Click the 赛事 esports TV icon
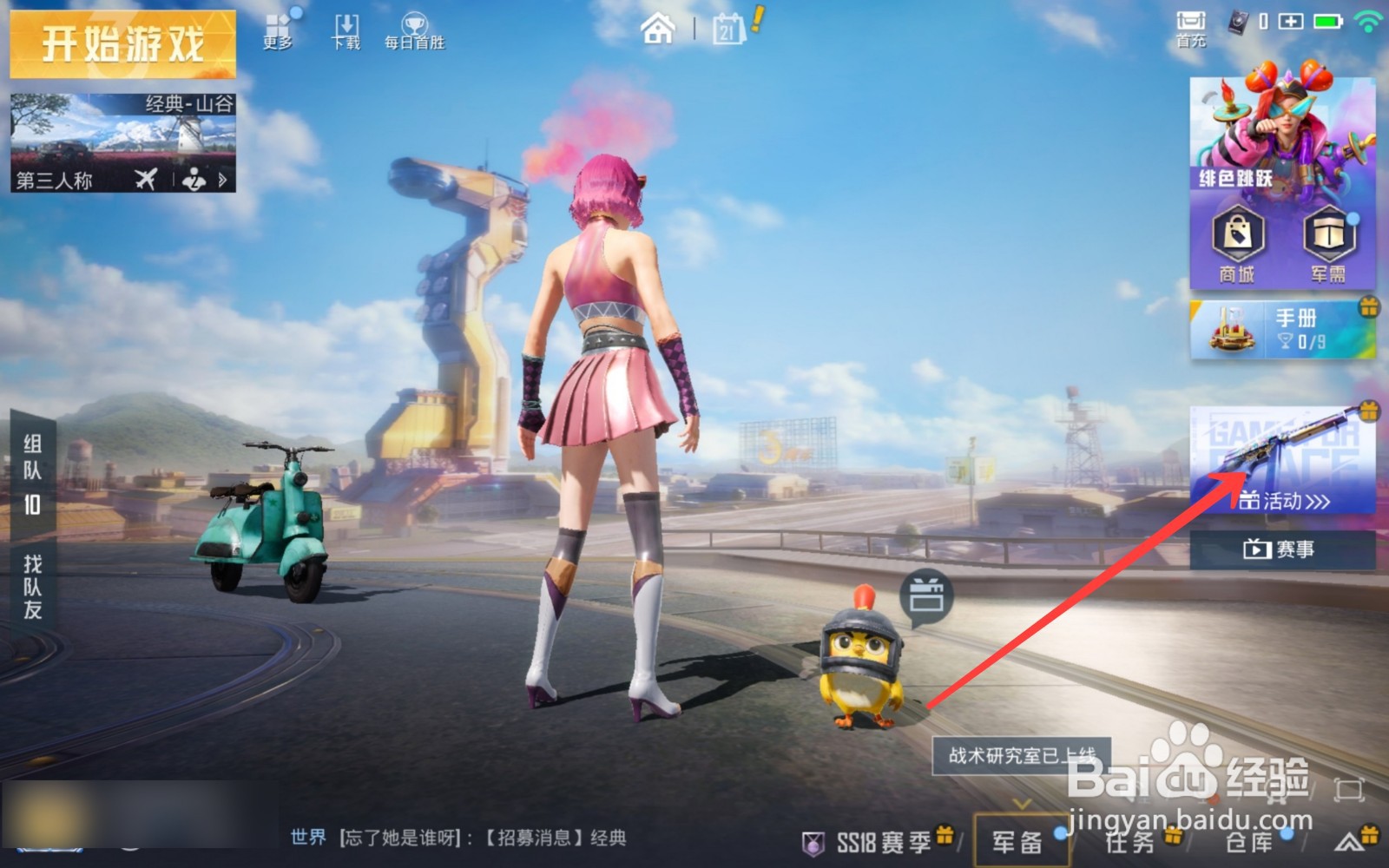Viewport: 1389px width, 868px height. [1257, 549]
